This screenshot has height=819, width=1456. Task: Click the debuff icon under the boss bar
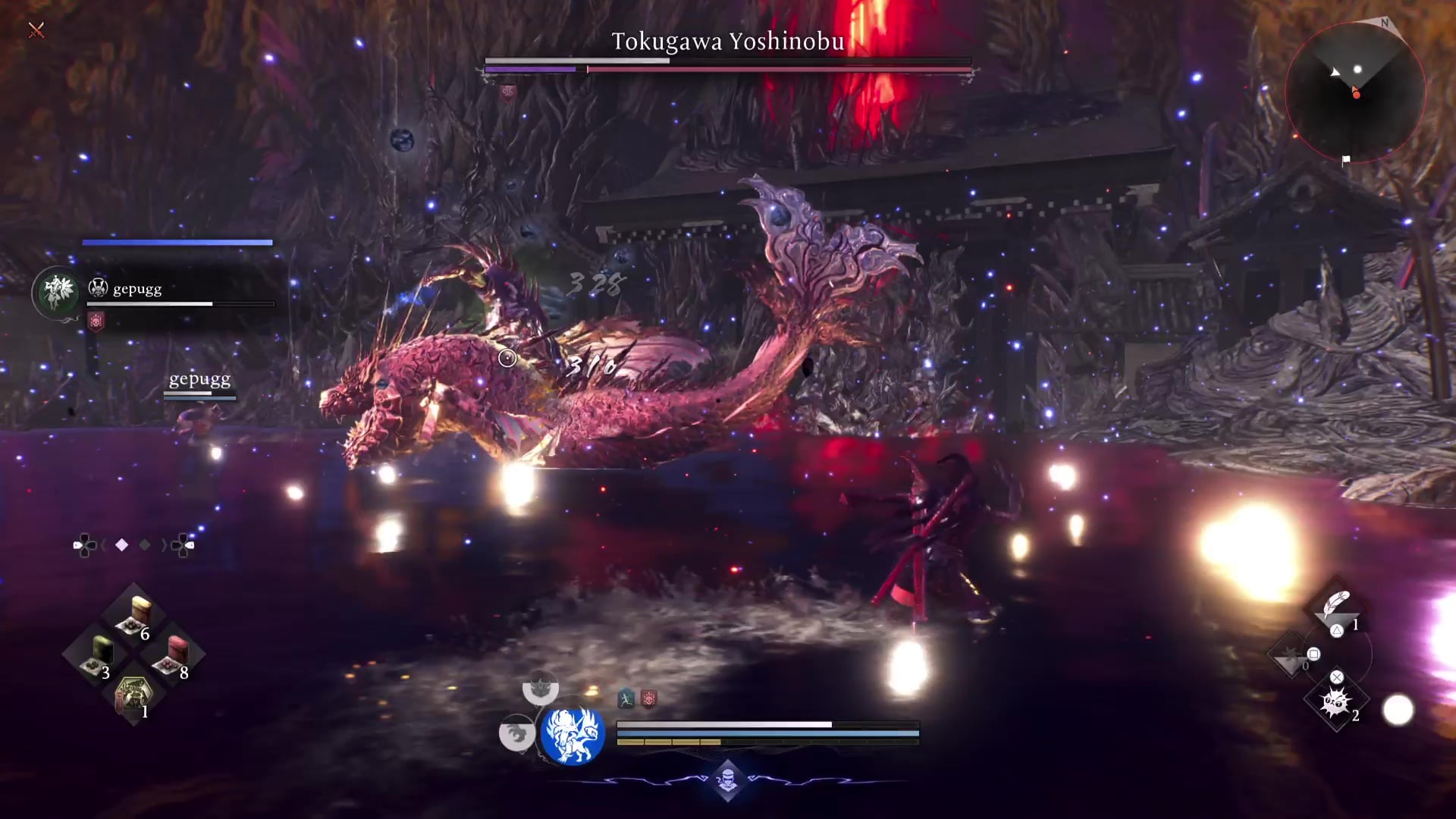point(508,93)
